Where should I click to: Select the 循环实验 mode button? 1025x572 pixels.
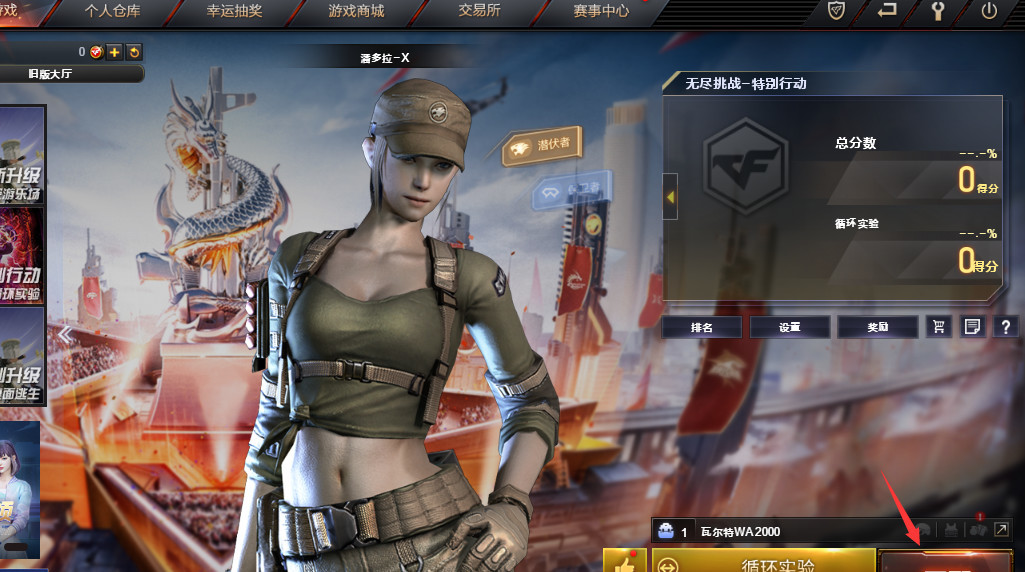click(763, 563)
